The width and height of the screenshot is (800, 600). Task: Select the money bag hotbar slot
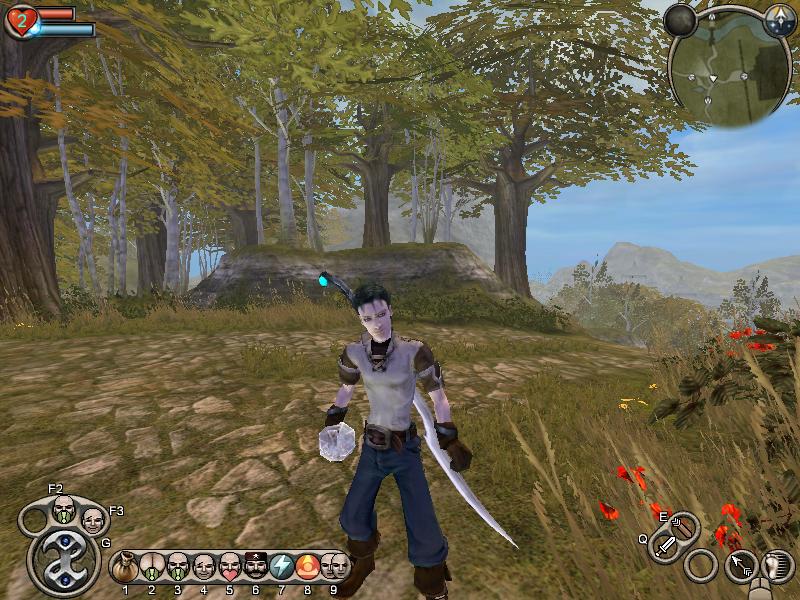pyautogui.click(x=125, y=567)
